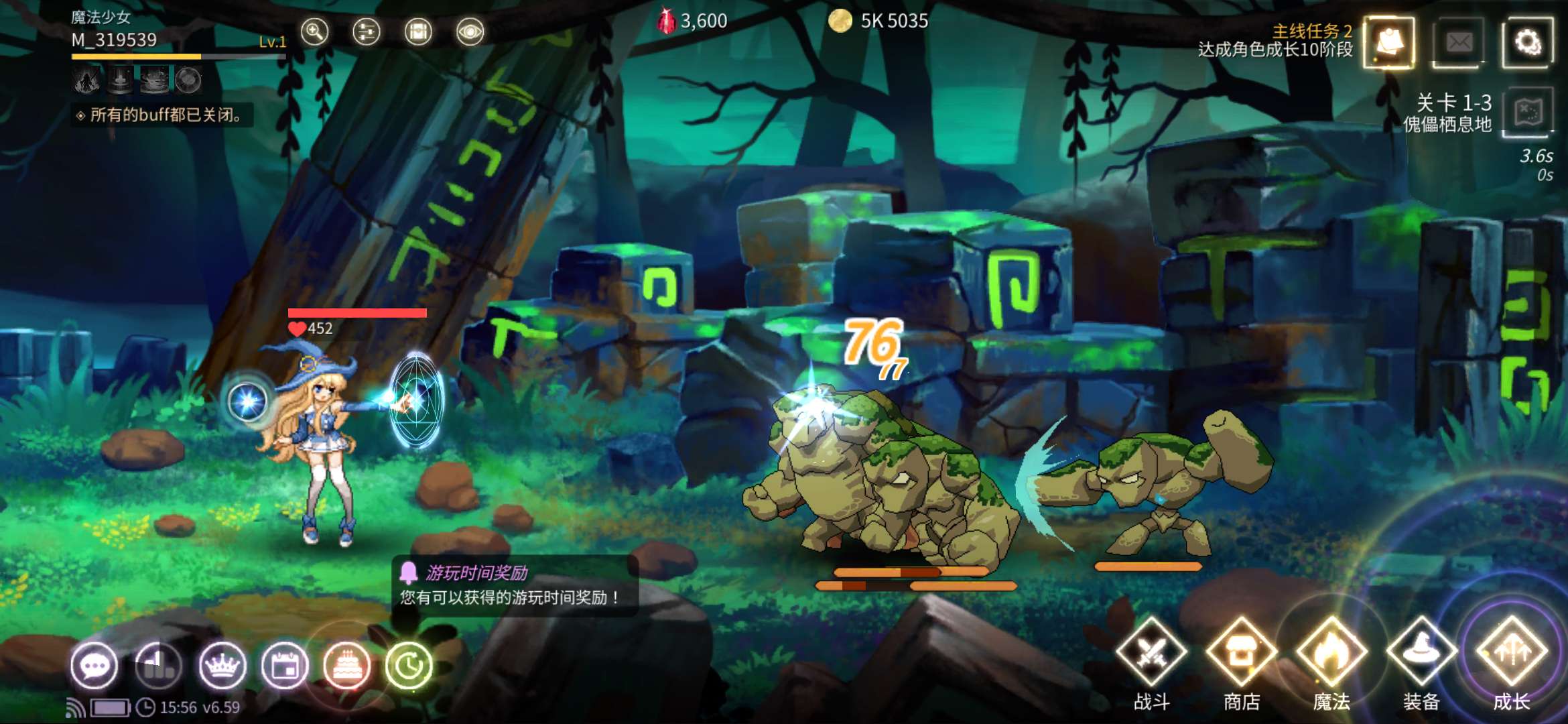Screen dimensions: 1568x724
Task: Open the chat bubble button
Action: click(x=94, y=666)
